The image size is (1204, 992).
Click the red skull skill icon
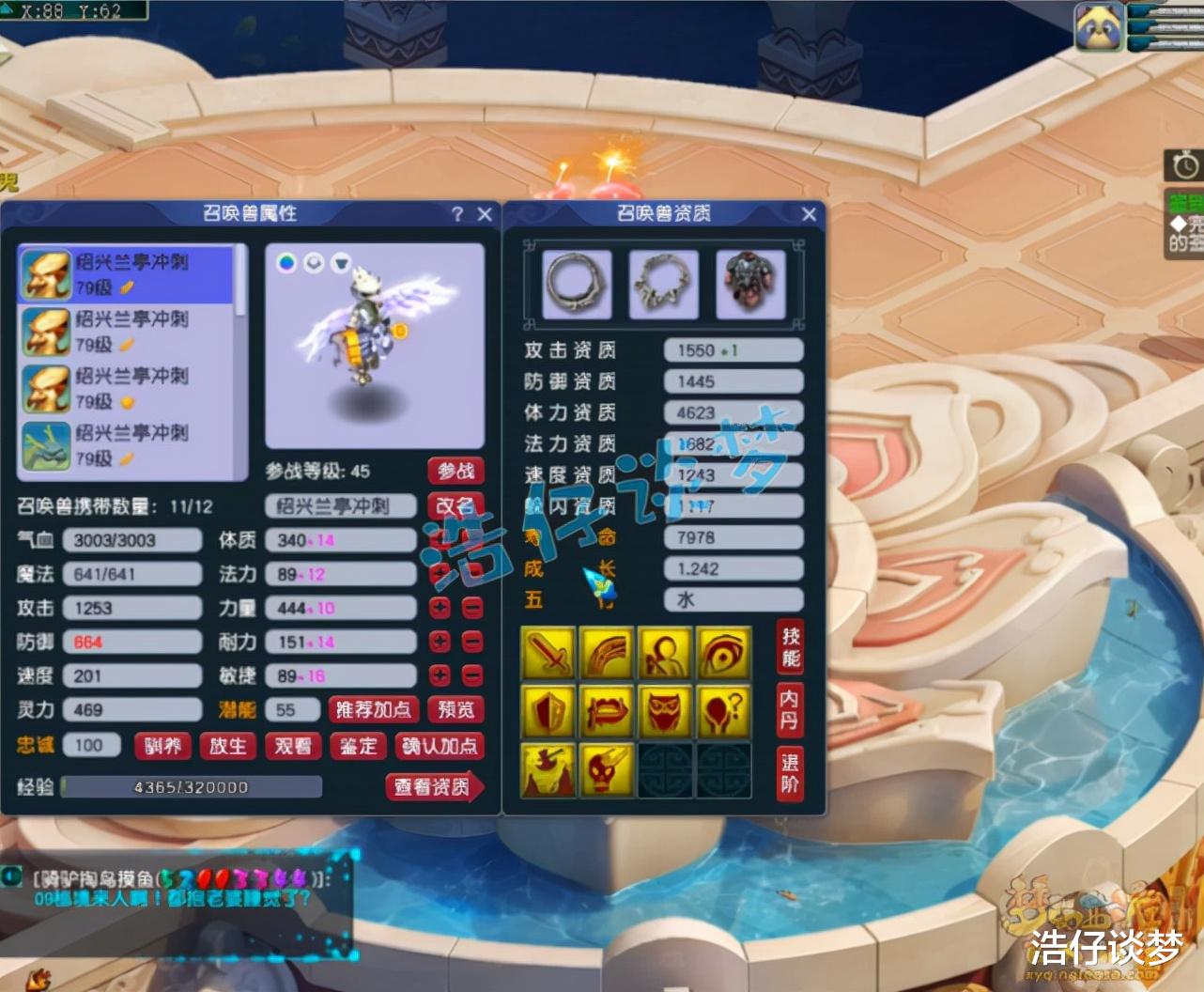(x=607, y=770)
